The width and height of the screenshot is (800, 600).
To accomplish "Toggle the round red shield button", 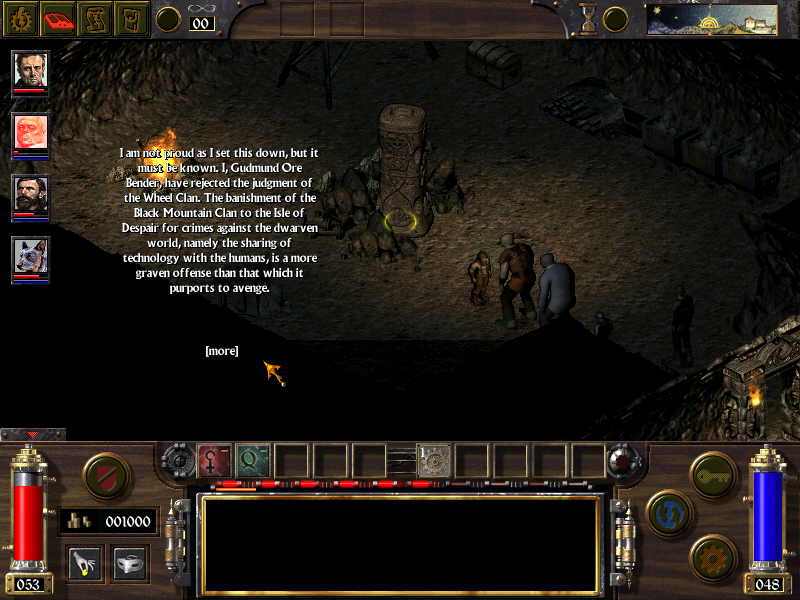I will pyautogui.click(x=104, y=476).
